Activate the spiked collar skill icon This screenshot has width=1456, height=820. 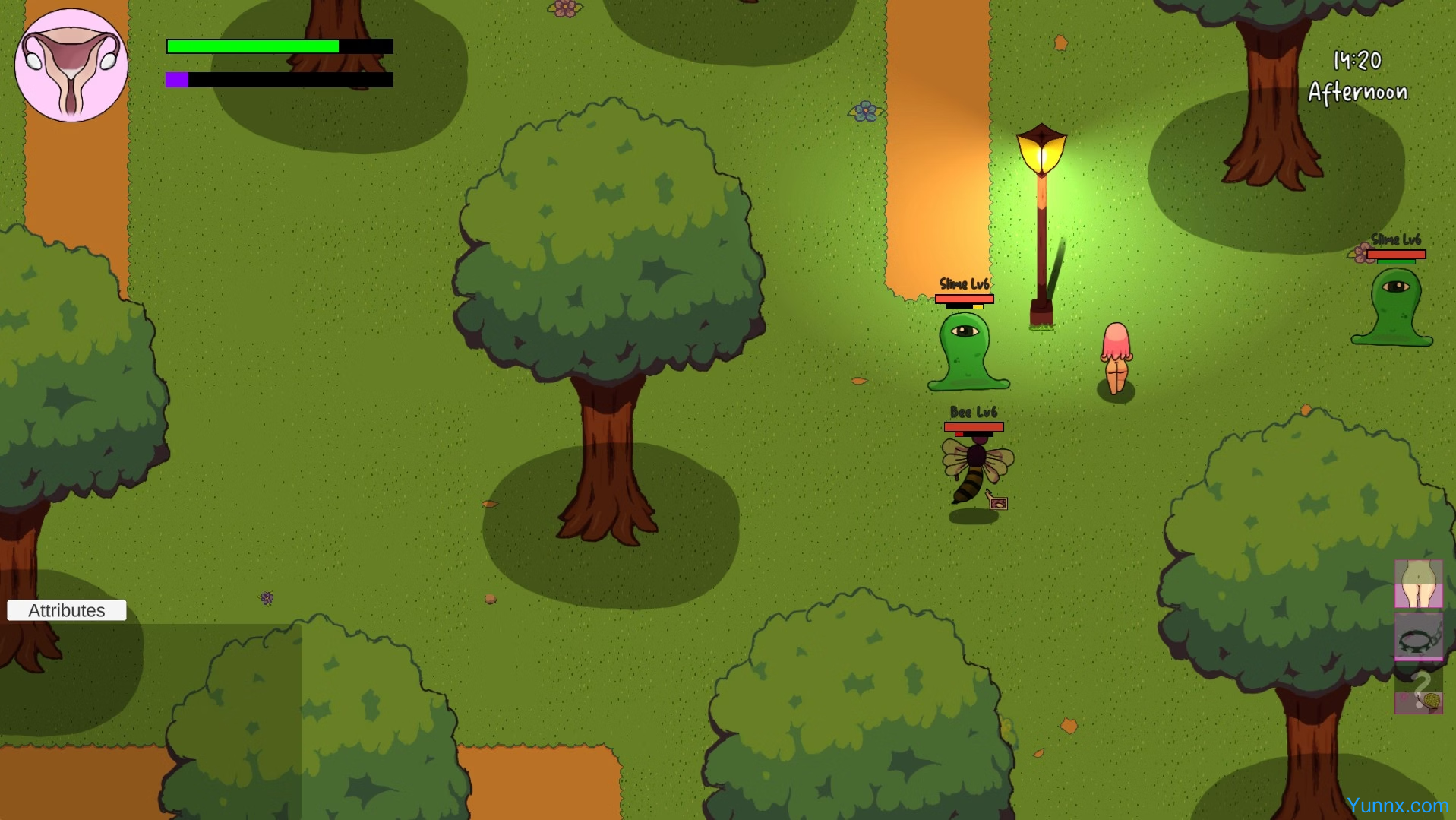pyautogui.click(x=1418, y=638)
